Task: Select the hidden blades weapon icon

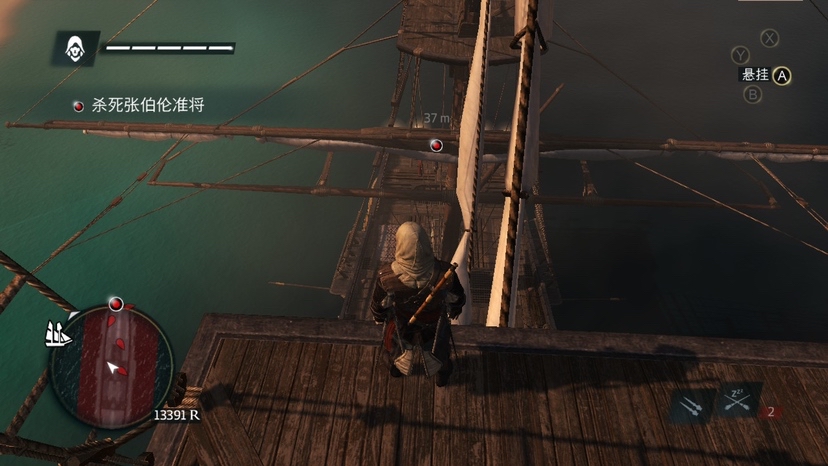Action: (690, 406)
